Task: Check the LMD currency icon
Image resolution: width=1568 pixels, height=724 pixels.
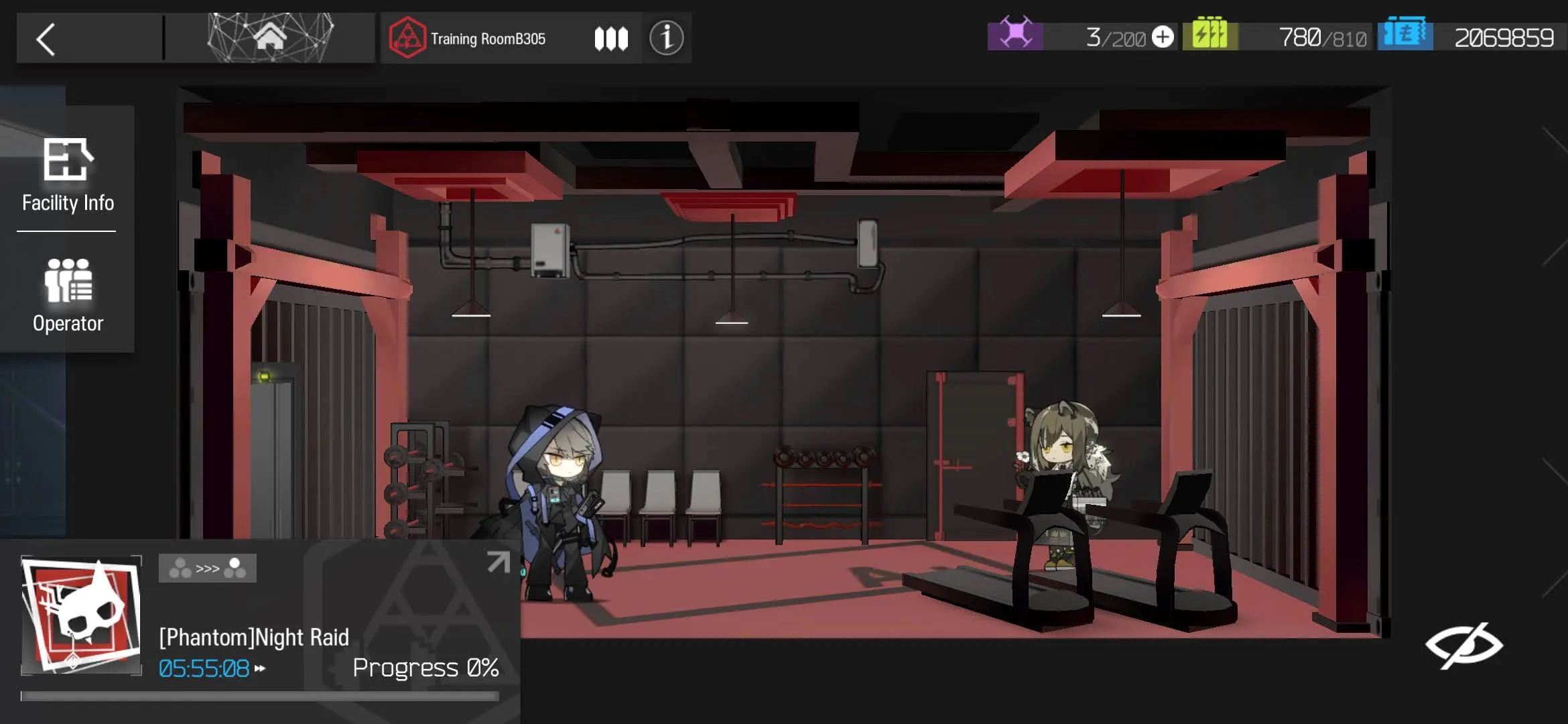Action: 1405,35
